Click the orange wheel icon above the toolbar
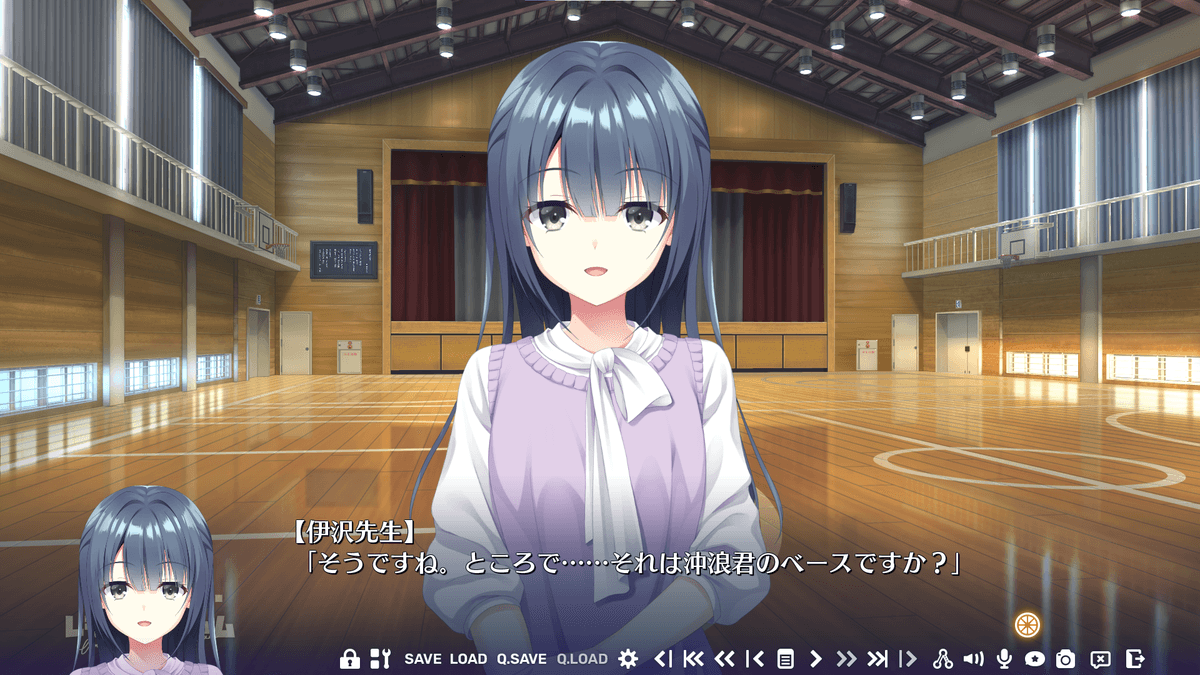Viewport: 1200px width, 675px height. 1027,624
